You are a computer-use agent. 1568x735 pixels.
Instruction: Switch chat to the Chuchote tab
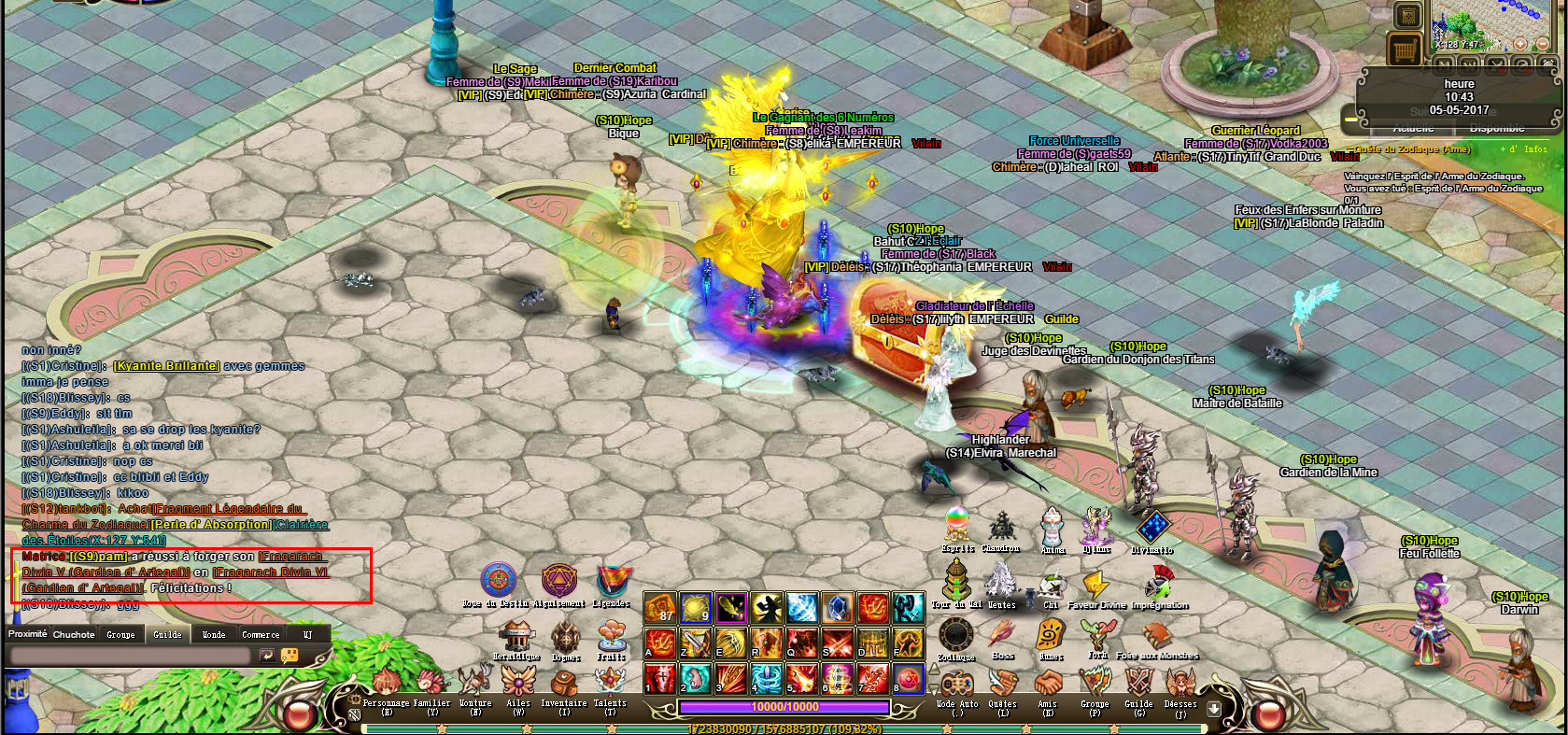point(74,634)
